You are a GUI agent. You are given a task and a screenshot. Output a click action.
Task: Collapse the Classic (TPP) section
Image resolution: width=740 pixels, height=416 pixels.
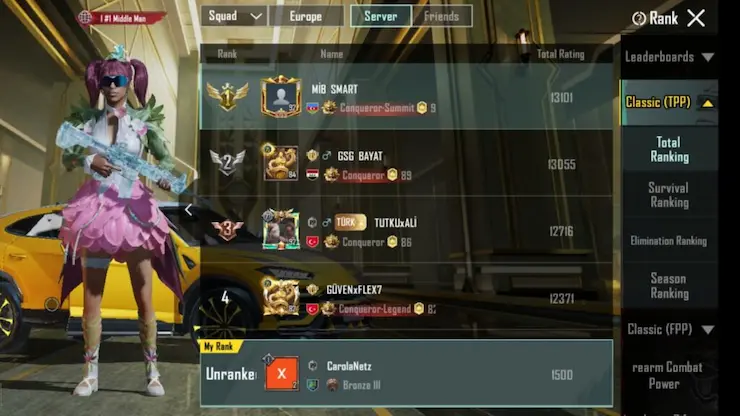pyautogui.click(x=669, y=102)
